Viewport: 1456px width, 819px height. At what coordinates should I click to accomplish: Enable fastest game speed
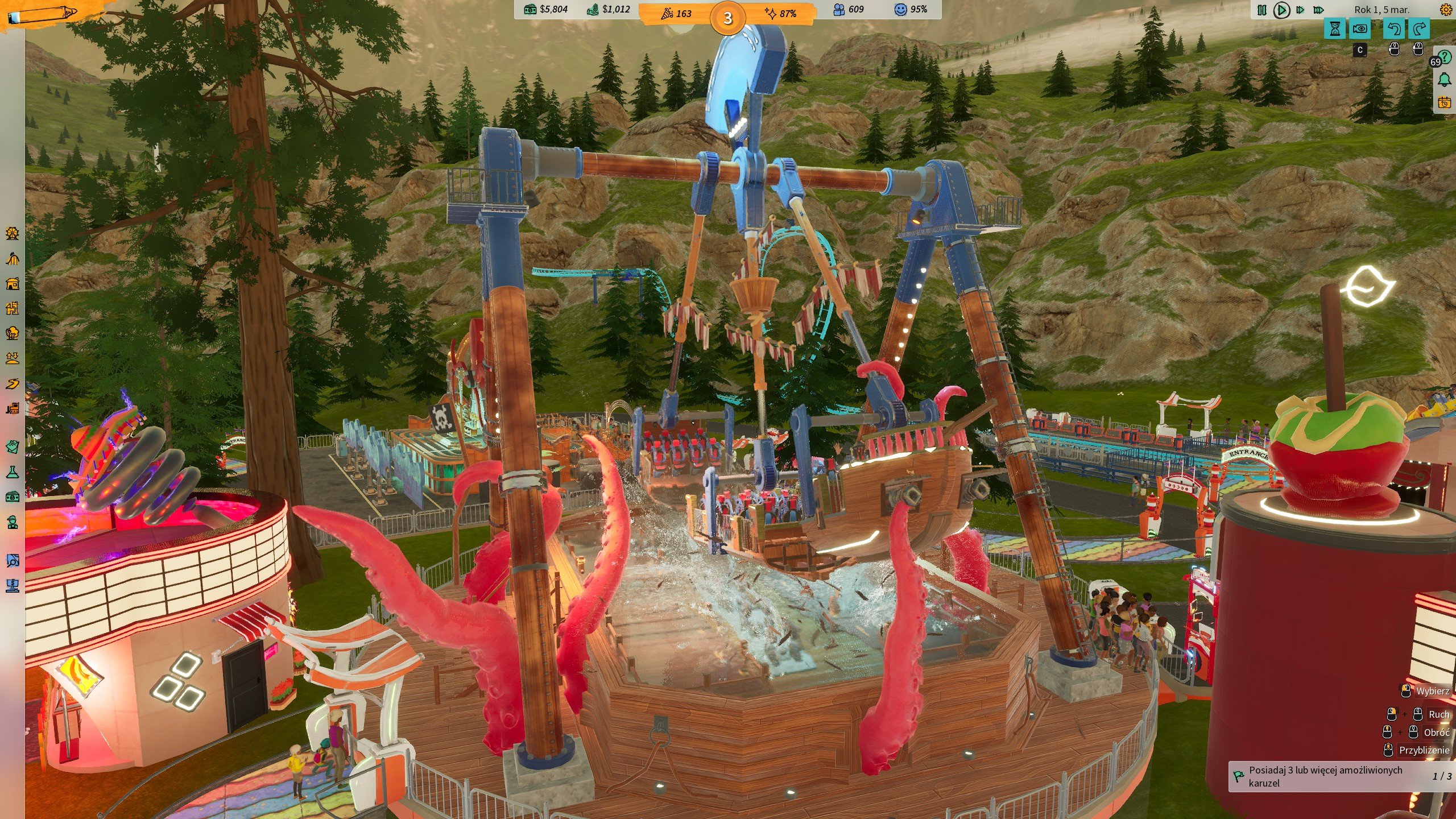1318,10
